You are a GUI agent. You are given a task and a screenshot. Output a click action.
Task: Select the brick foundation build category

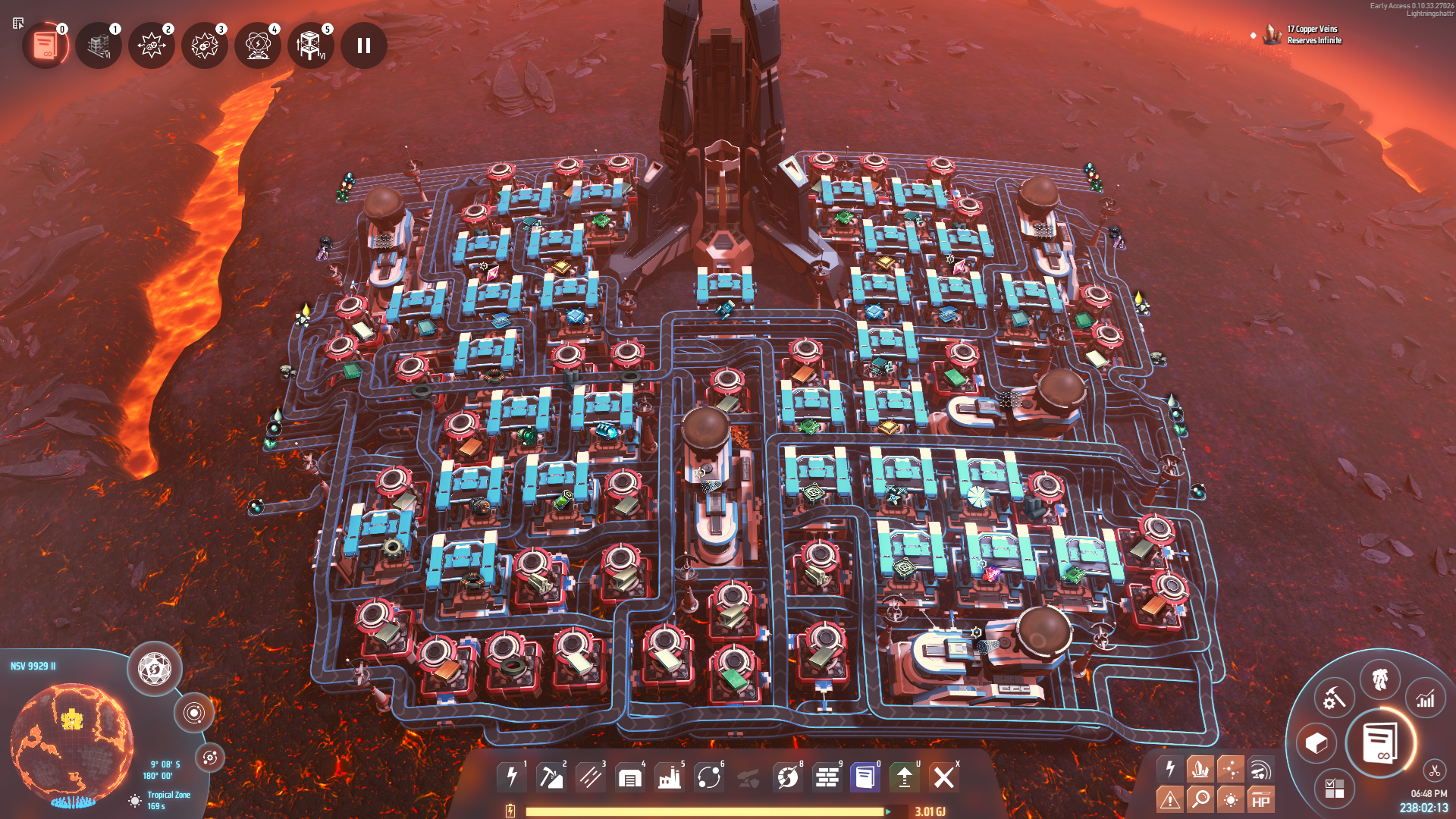[x=827, y=777]
